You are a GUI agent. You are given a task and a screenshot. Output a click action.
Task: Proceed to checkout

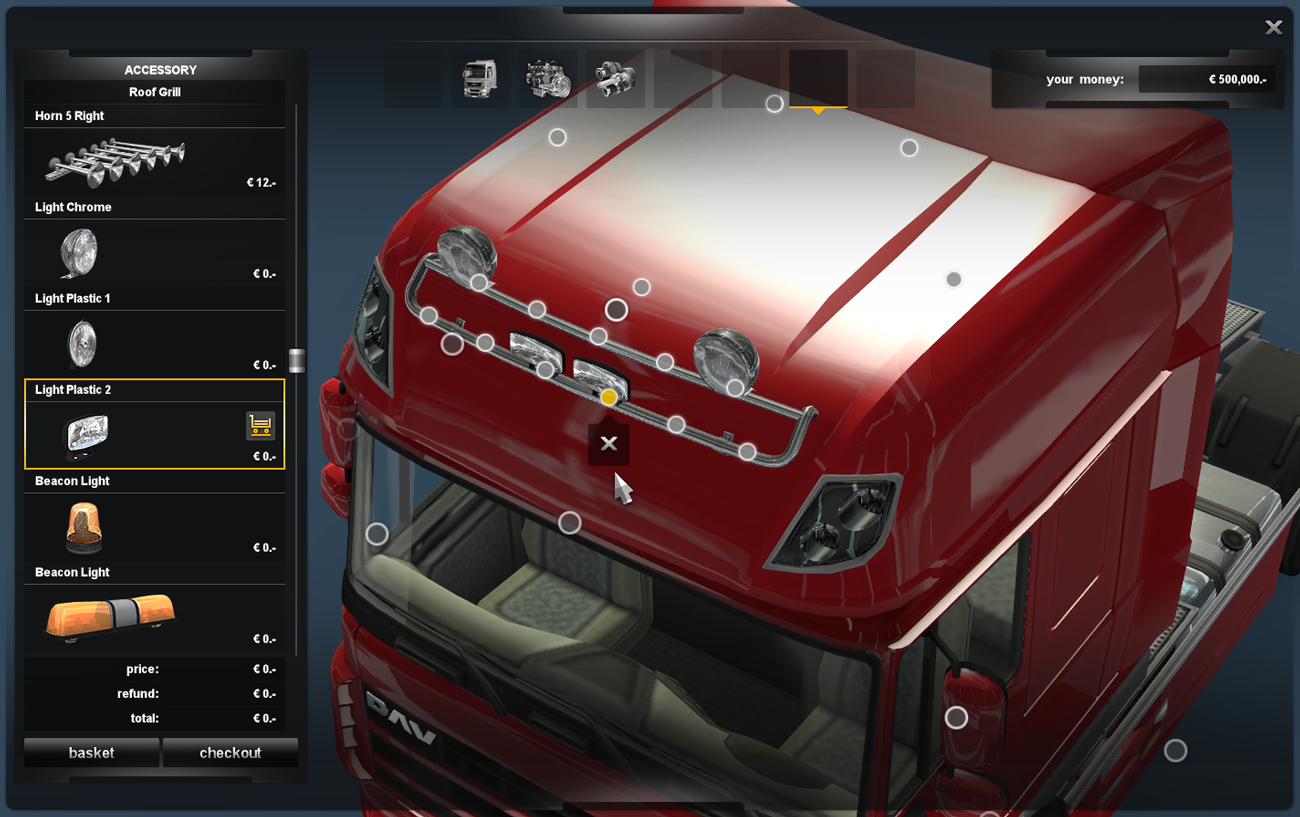(230, 752)
